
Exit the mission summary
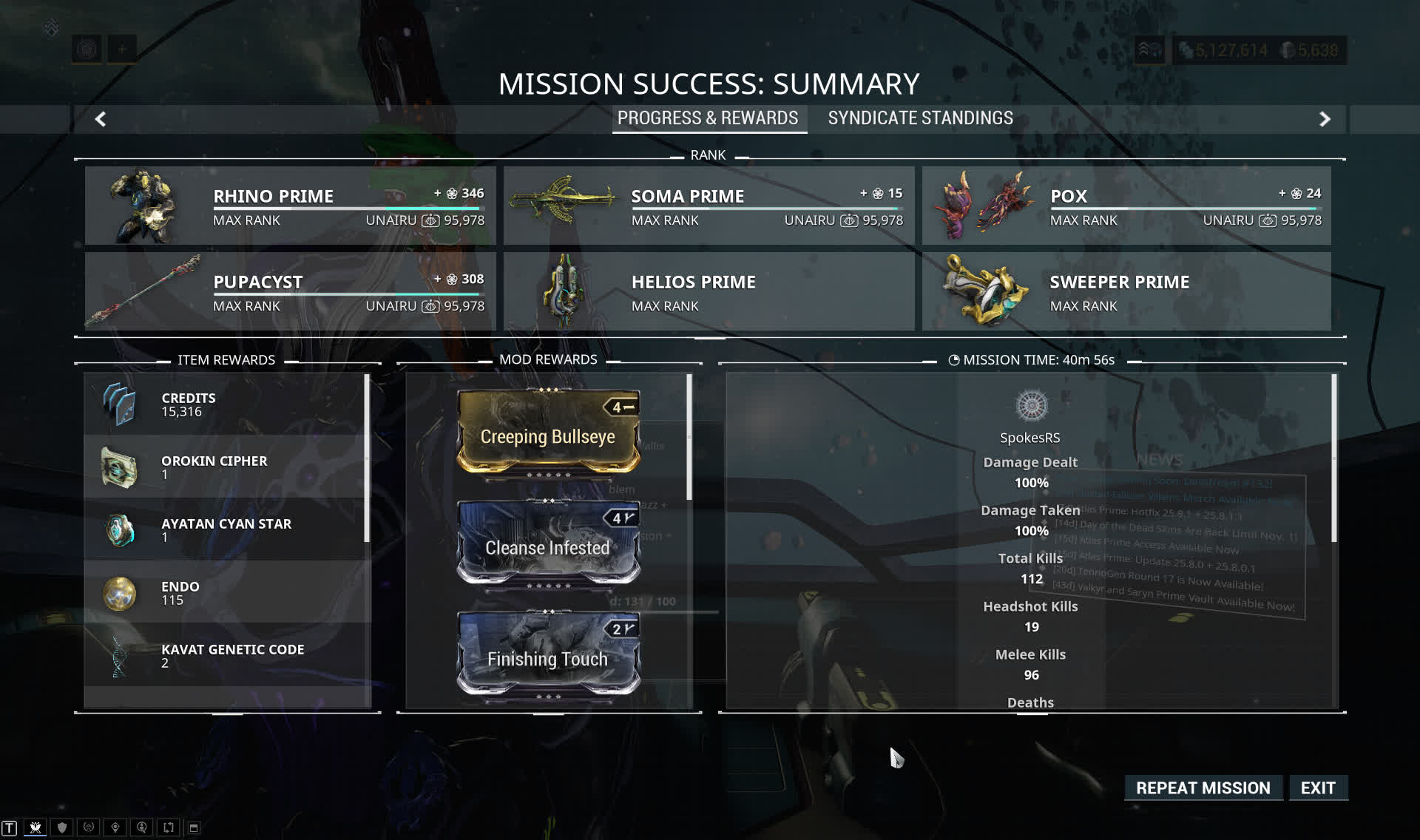point(1318,788)
